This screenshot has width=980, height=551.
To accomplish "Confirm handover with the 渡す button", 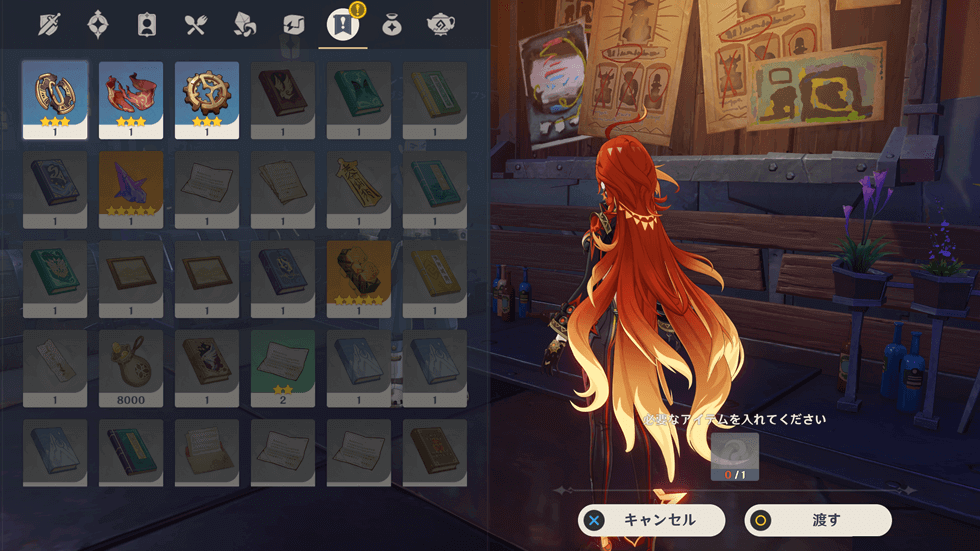I will tap(818, 520).
